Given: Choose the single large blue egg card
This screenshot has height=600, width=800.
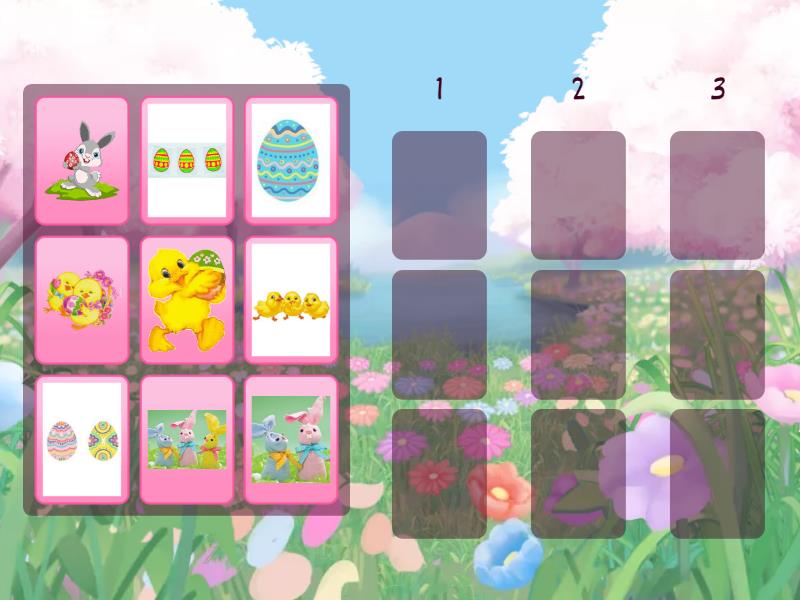Looking at the screenshot, I should pos(291,160).
